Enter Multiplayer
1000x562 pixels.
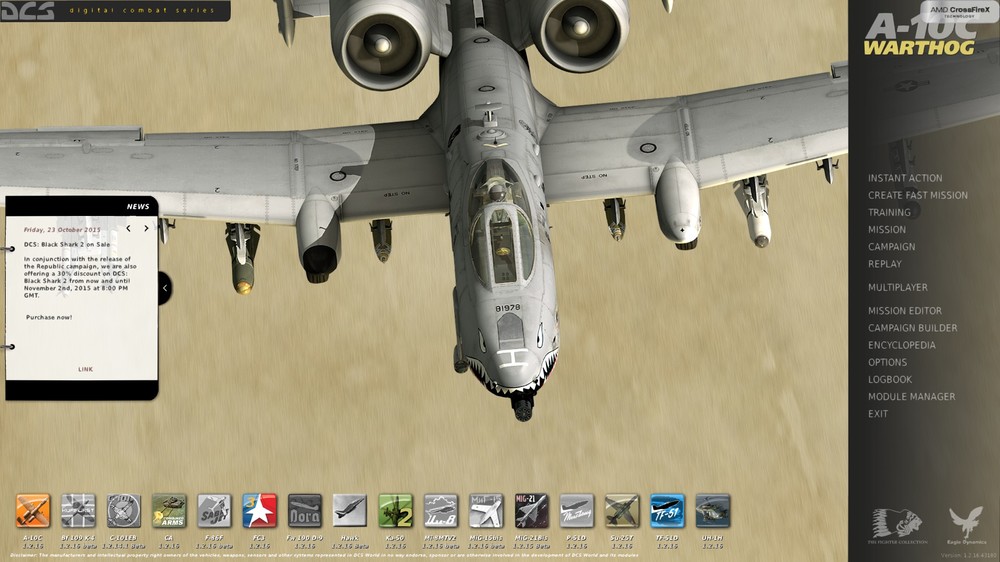point(897,288)
